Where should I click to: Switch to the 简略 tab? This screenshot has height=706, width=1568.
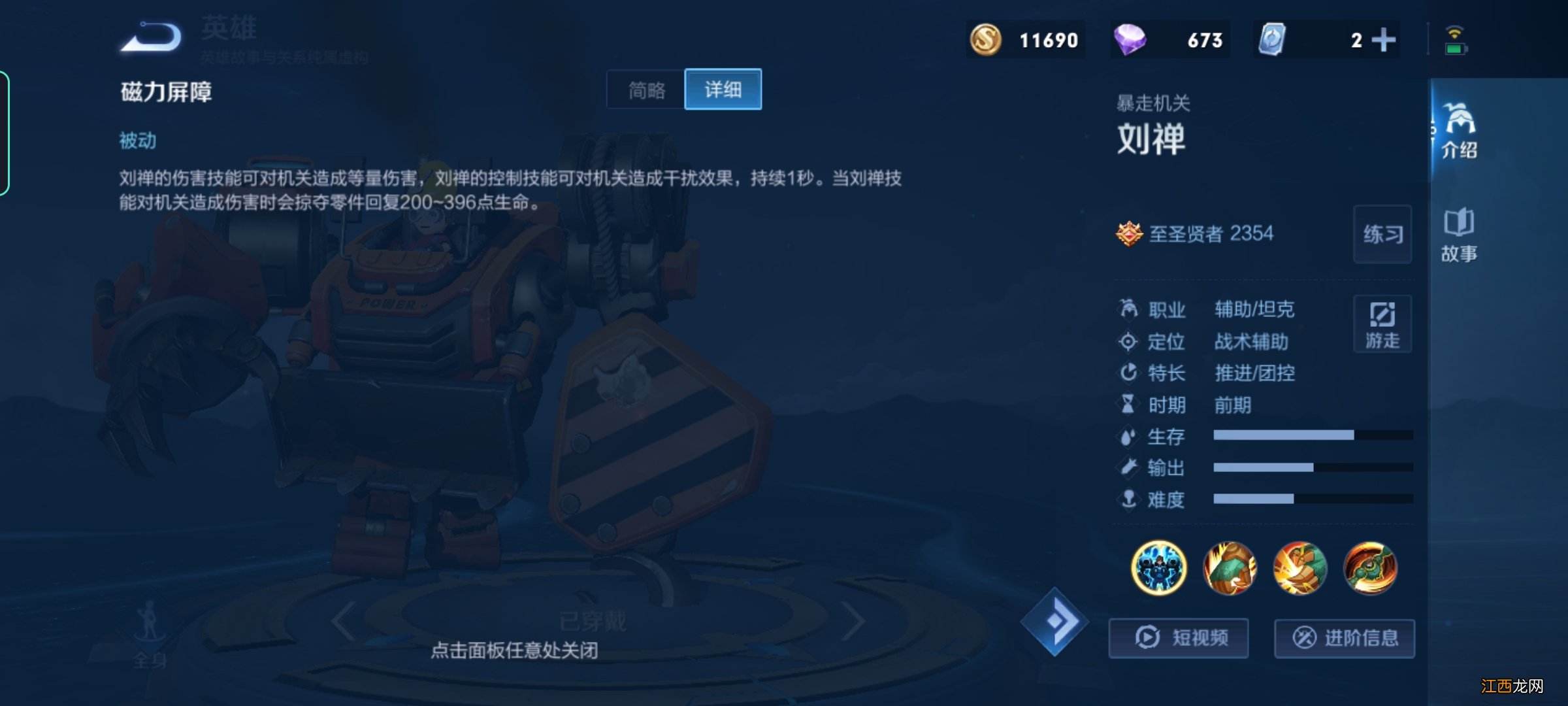[645, 90]
